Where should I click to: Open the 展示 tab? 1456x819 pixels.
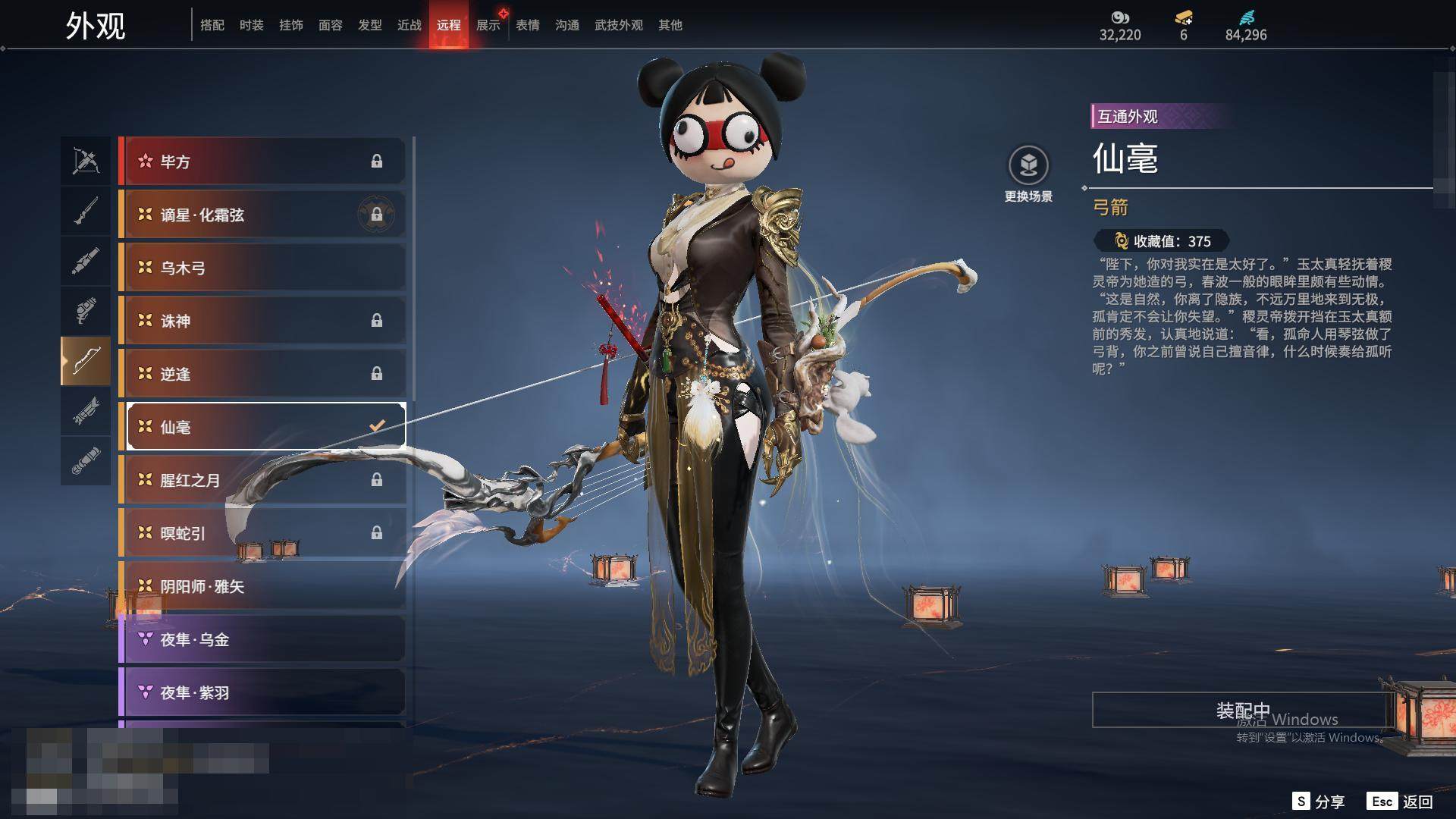(488, 25)
